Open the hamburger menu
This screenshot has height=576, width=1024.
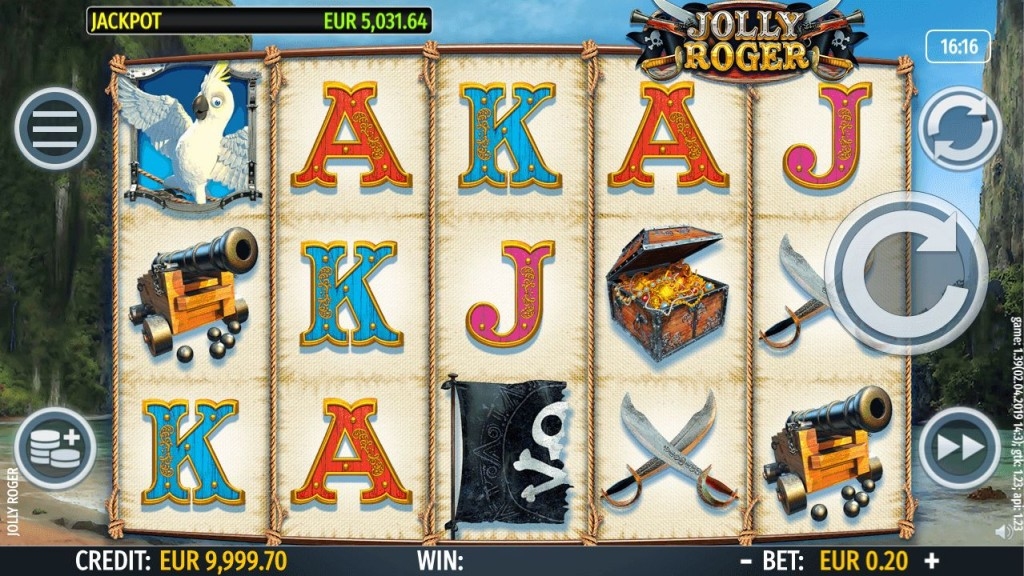(x=56, y=128)
